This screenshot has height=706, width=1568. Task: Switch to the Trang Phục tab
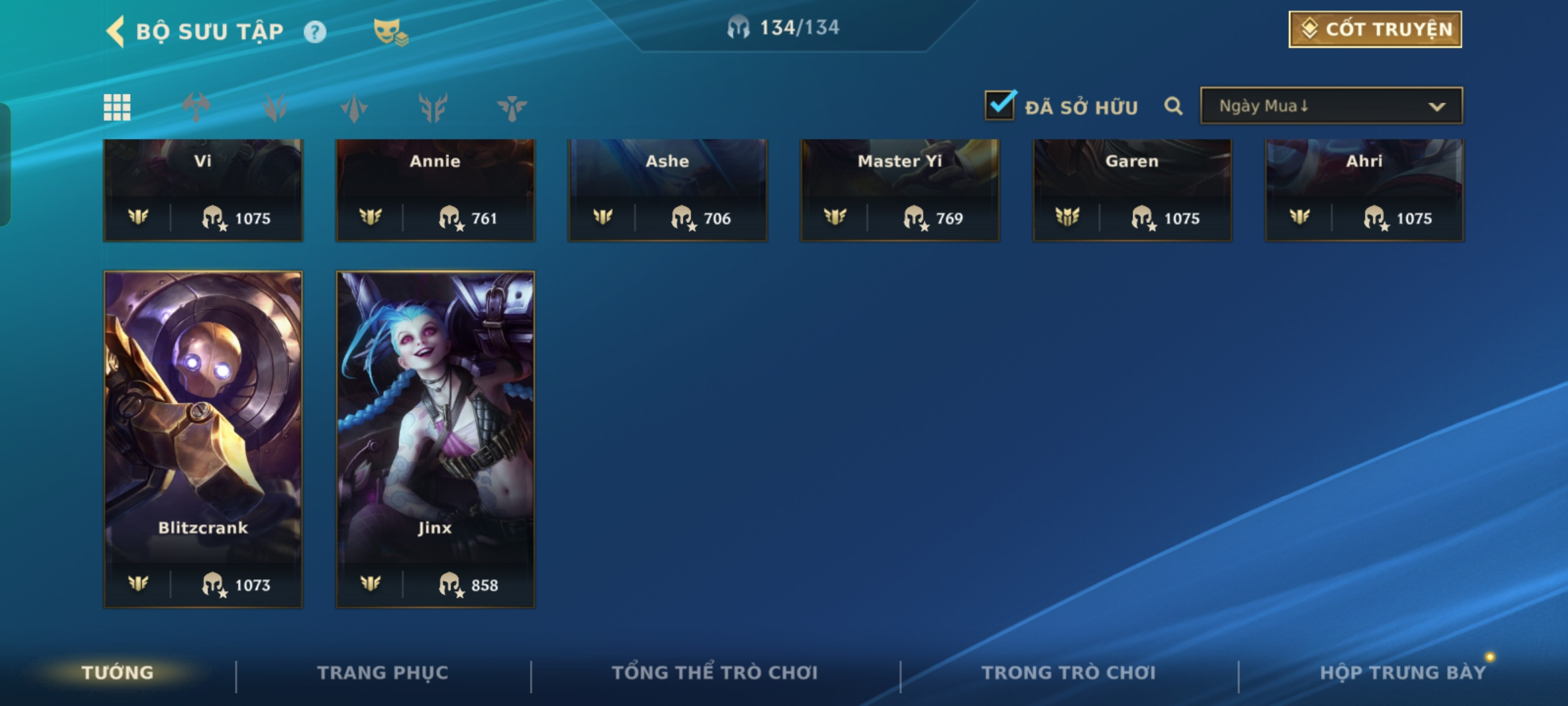[x=383, y=673]
